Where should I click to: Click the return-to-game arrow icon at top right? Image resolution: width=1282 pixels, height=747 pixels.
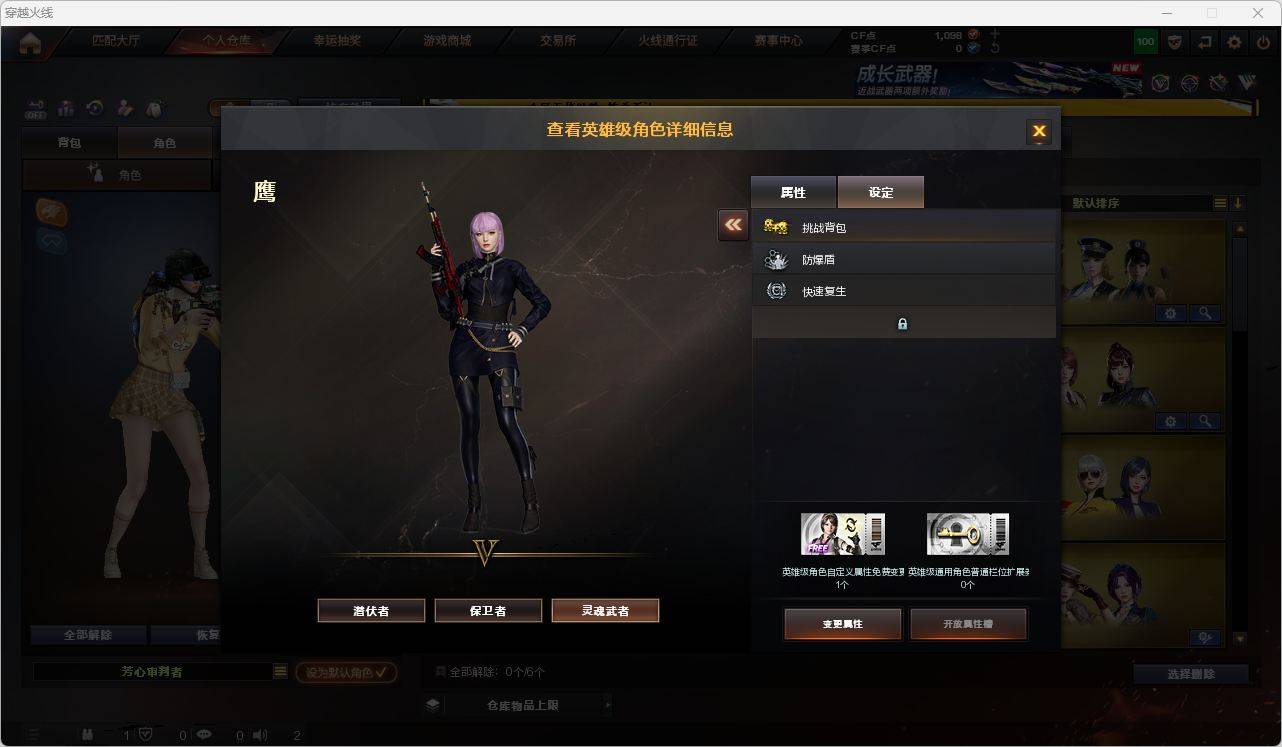[x=1204, y=42]
